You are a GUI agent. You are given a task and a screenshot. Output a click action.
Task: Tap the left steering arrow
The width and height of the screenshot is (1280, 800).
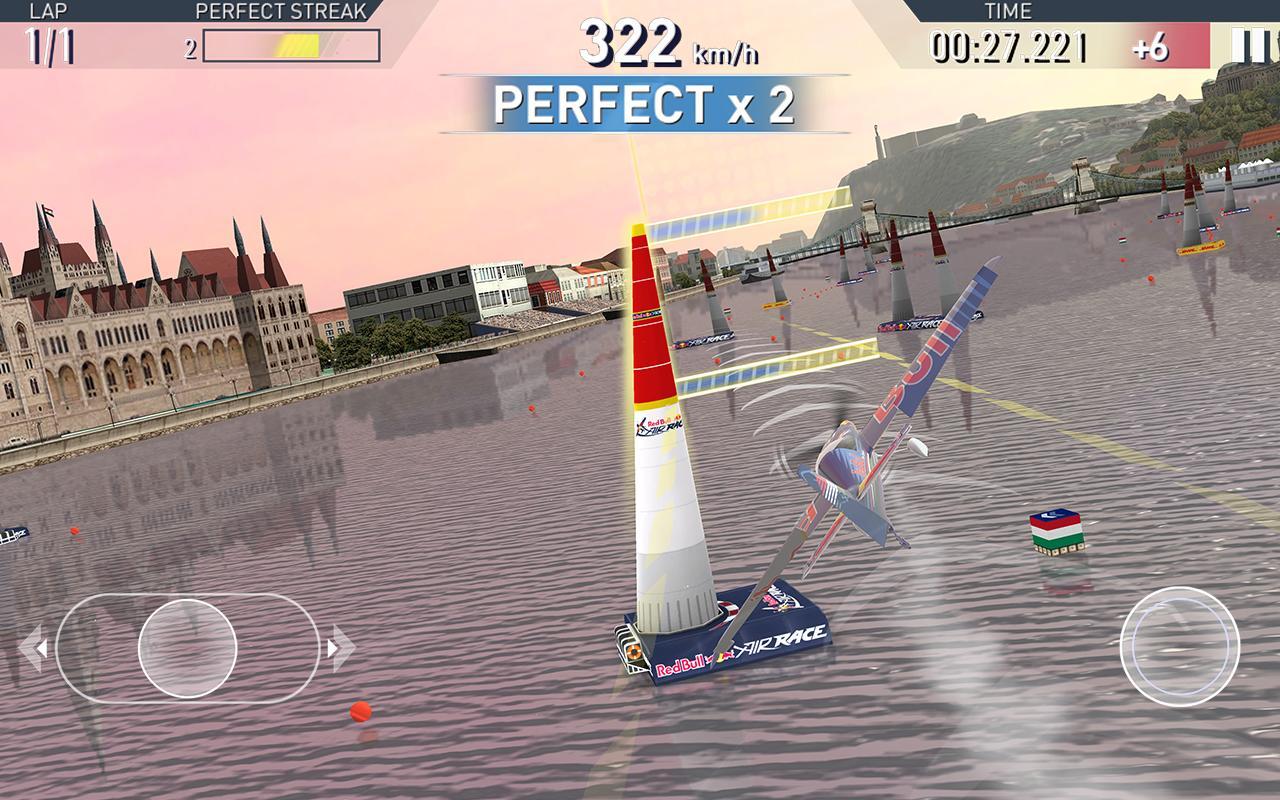coord(32,647)
